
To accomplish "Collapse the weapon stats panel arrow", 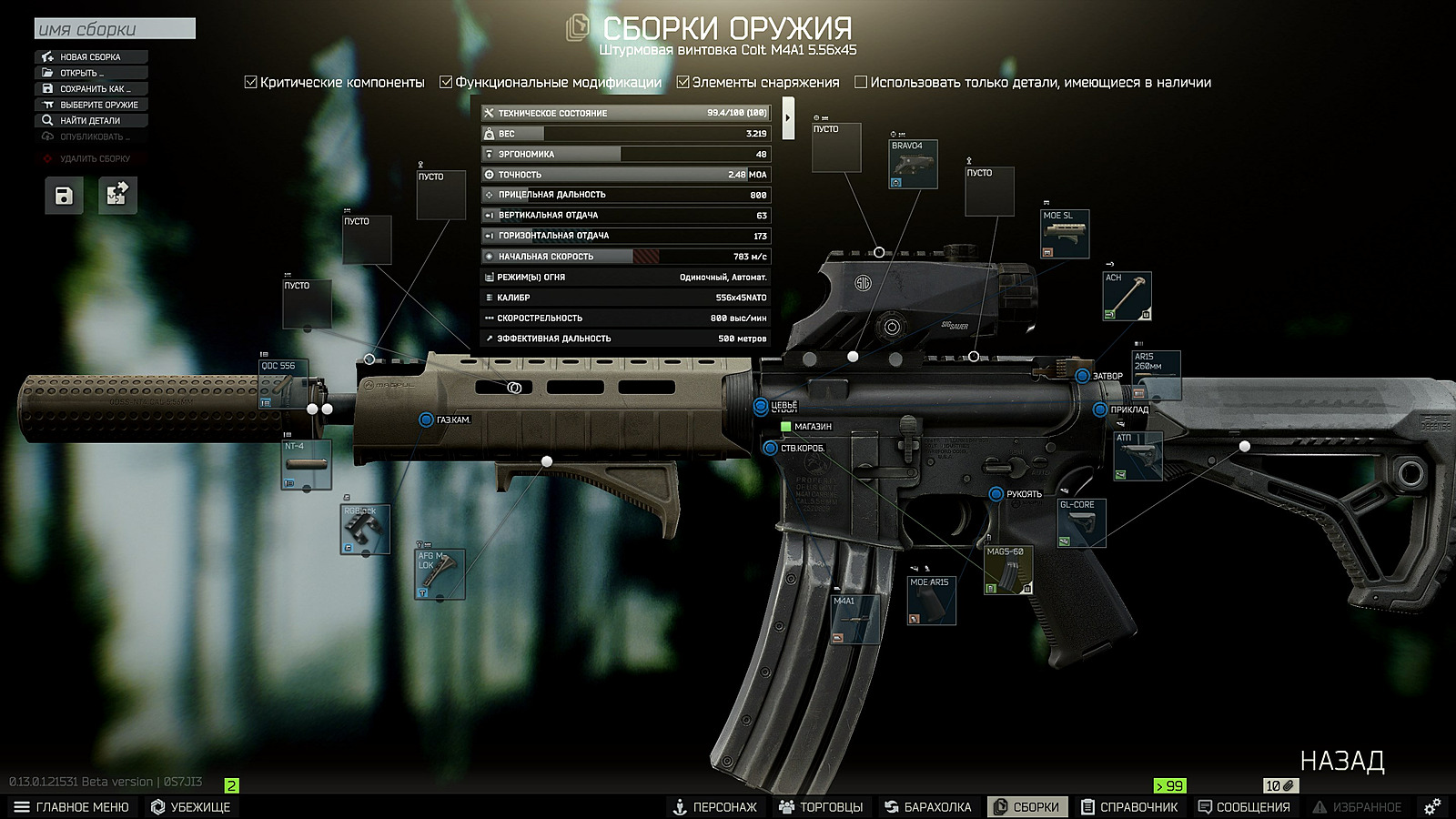I will point(788,117).
